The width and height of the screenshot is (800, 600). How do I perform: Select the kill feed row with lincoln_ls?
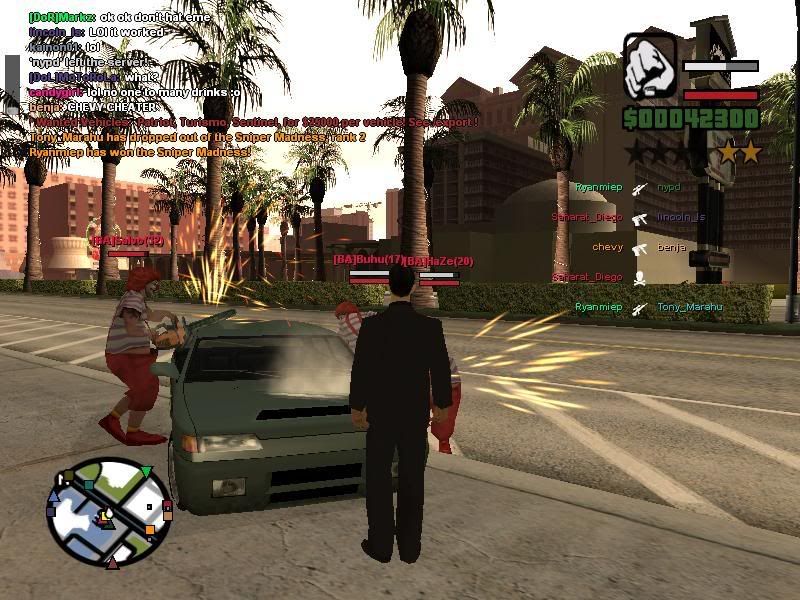(629, 217)
